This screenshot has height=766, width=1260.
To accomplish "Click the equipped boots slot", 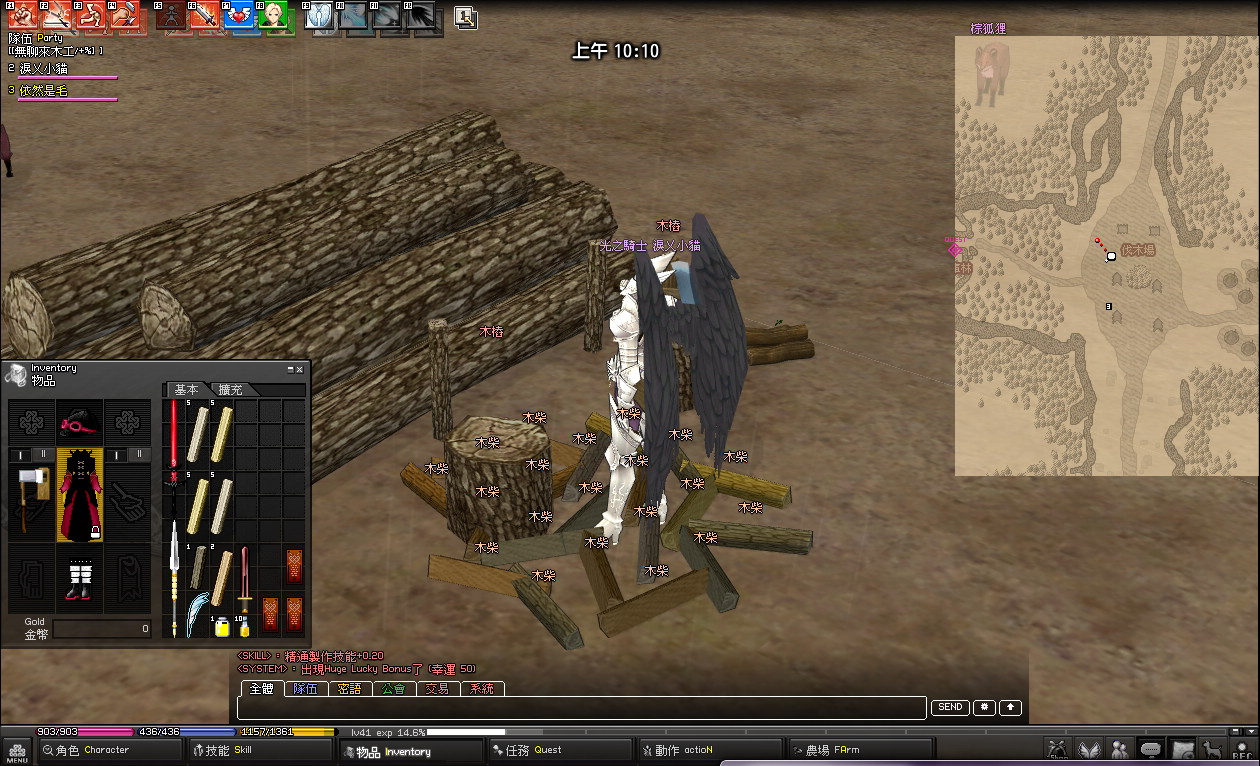I will (79, 578).
